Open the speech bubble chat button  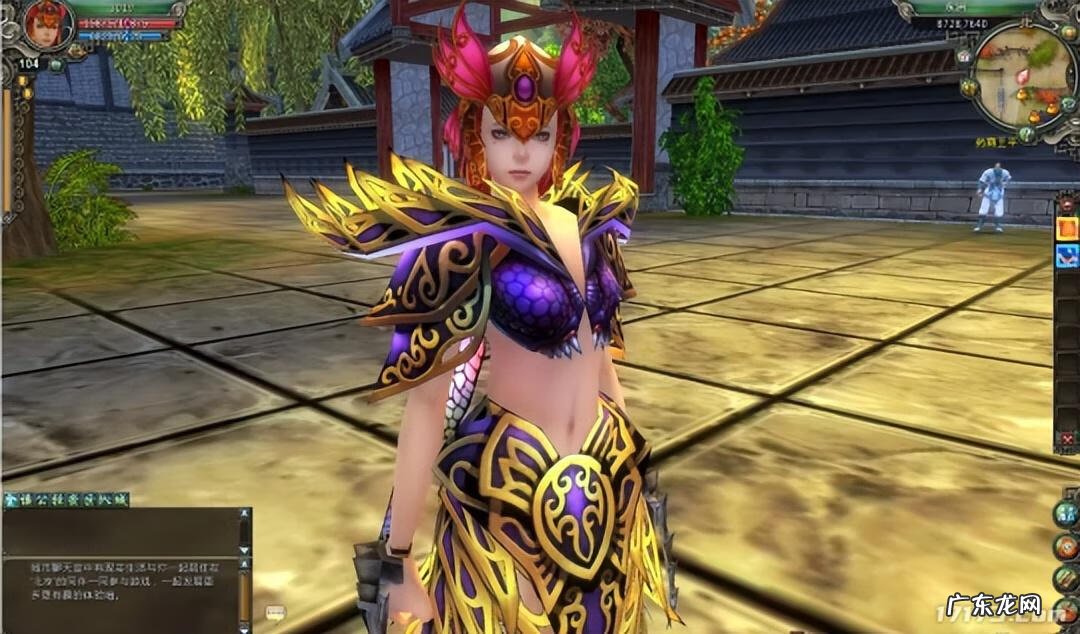click(x=276, y=611)
